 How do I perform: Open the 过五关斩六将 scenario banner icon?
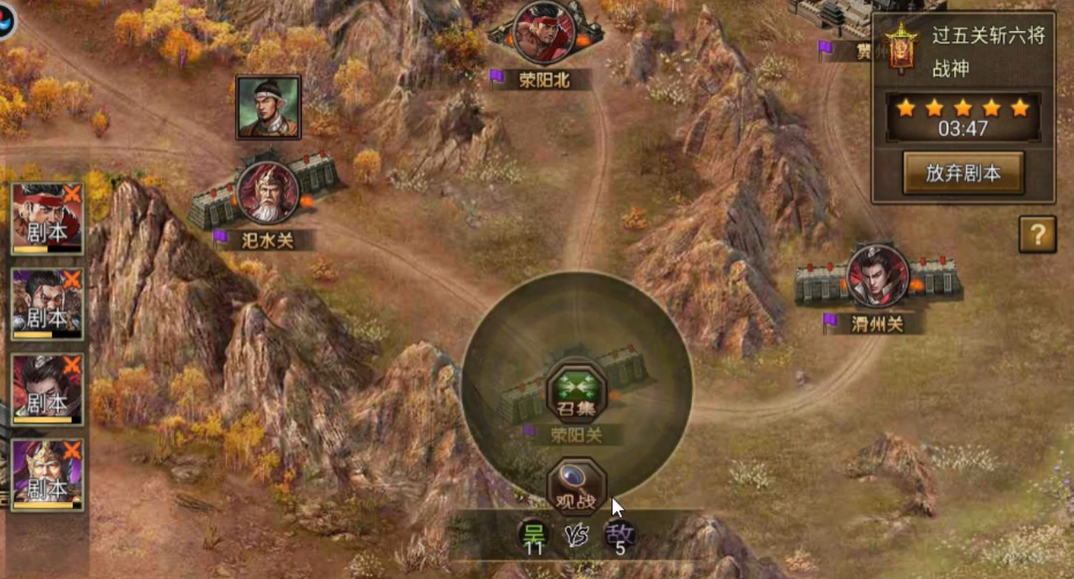[901, 46]
